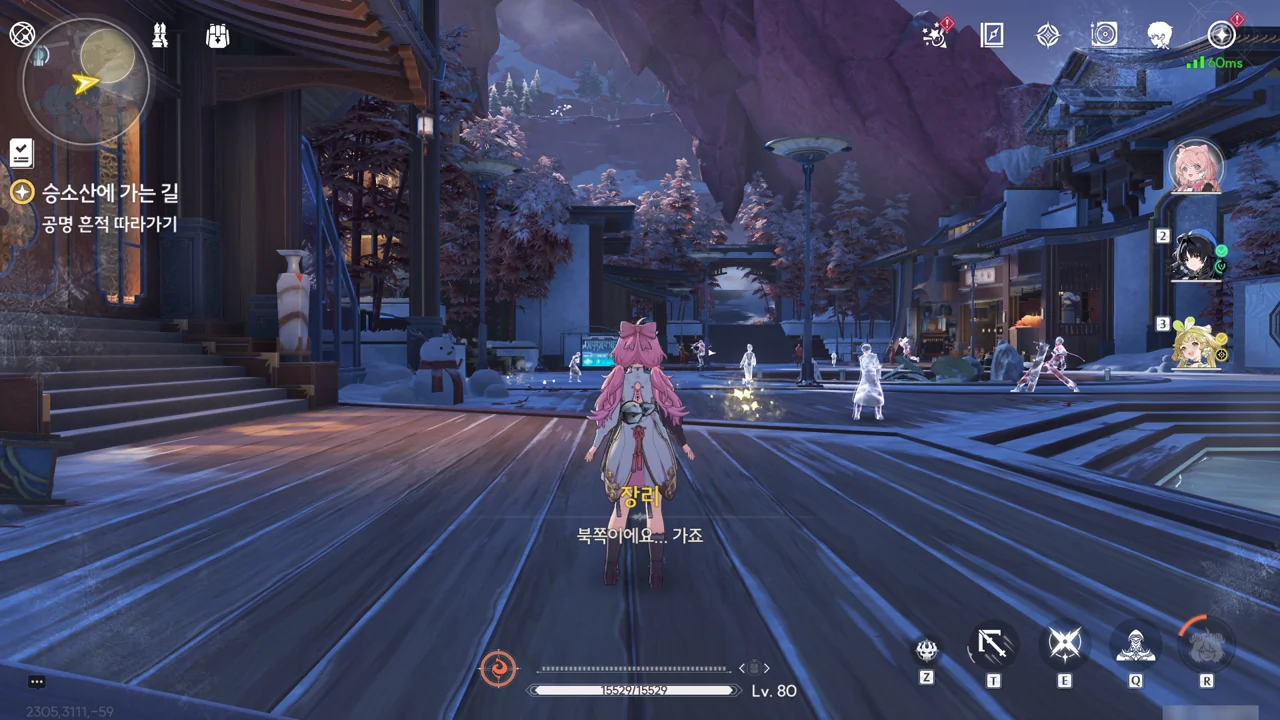
Task: Open the backpack inventory icon
Action: (217, 36)
